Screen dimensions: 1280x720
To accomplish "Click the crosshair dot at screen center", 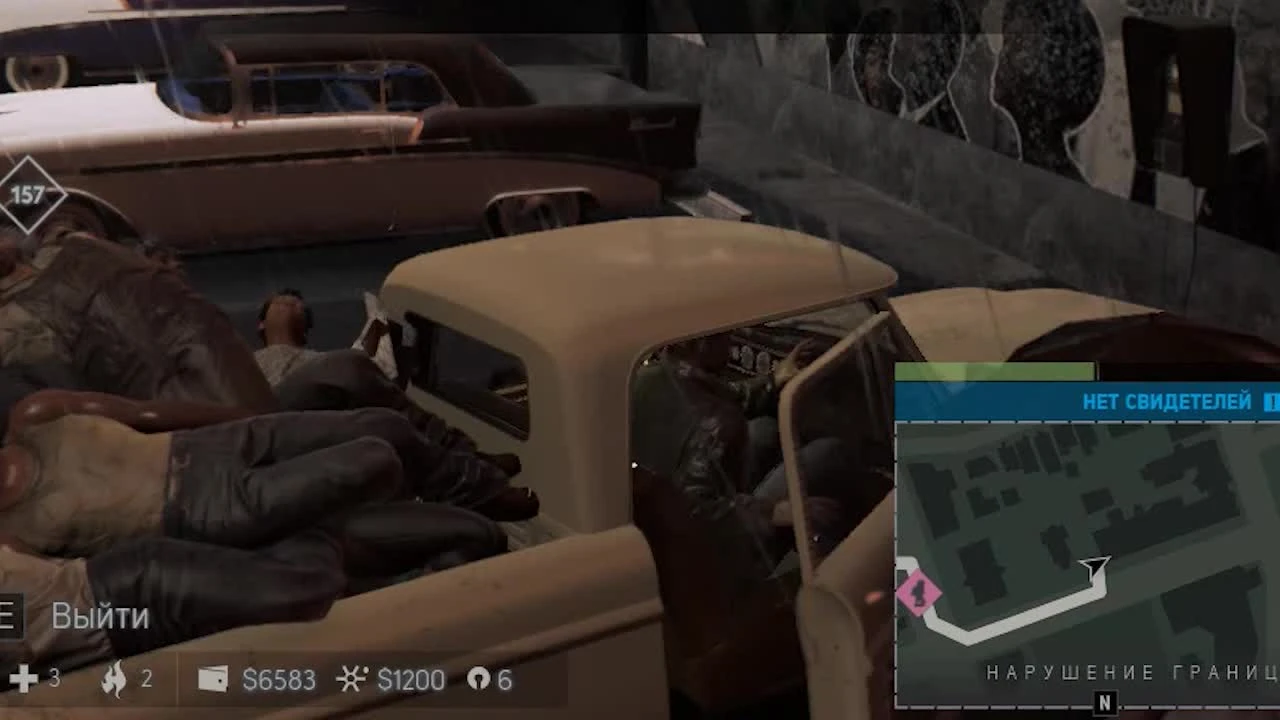I will tap(636, 464).
